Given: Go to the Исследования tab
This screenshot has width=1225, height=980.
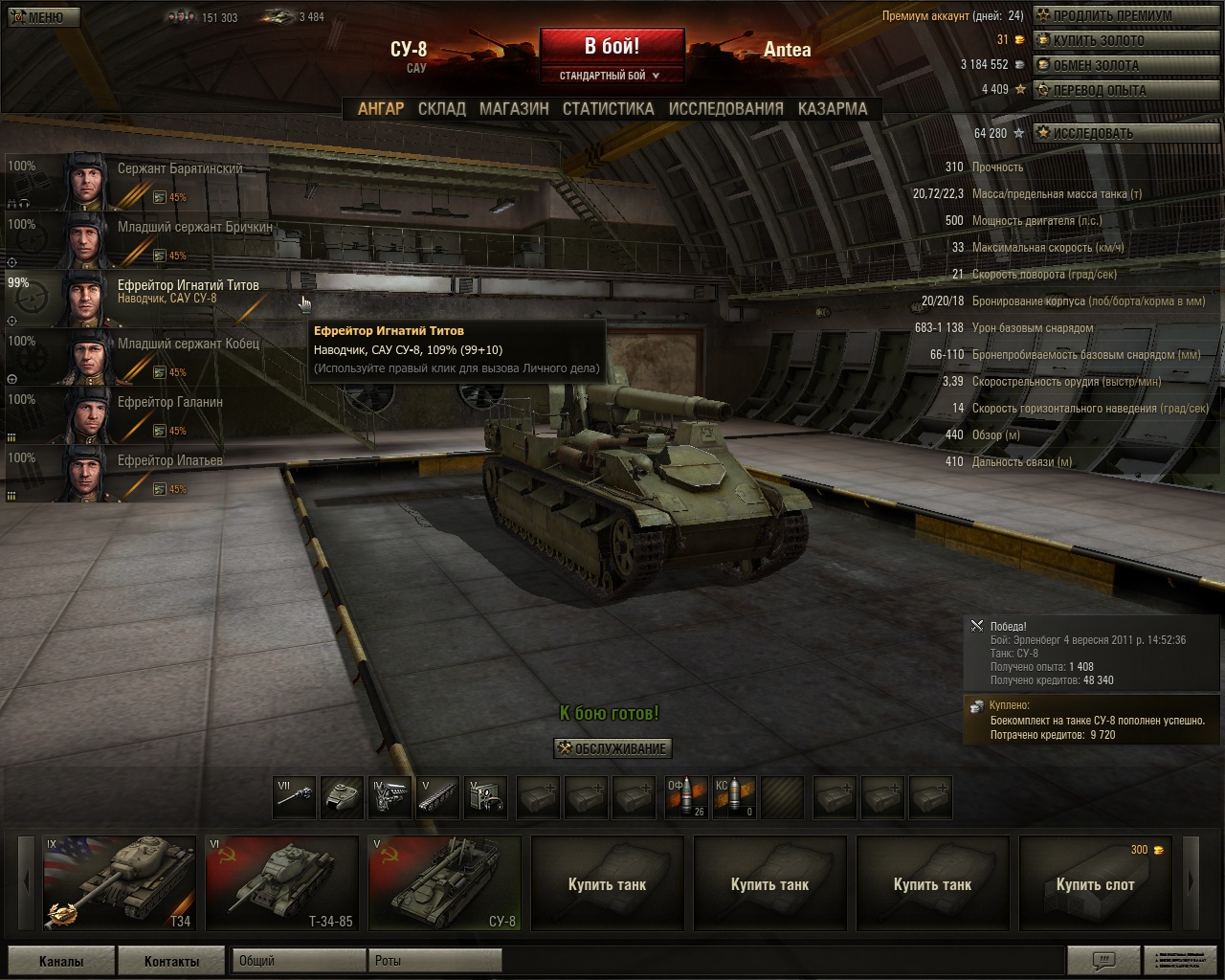Looking at the screenshot, I should click(725, 109).
